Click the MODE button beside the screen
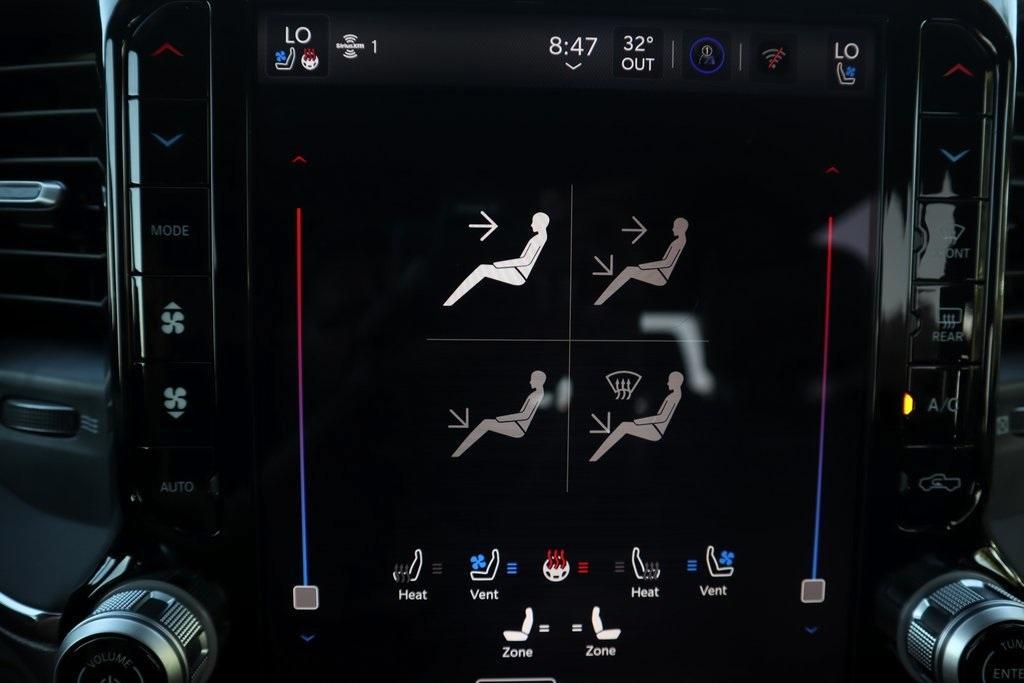 point(170,230)
